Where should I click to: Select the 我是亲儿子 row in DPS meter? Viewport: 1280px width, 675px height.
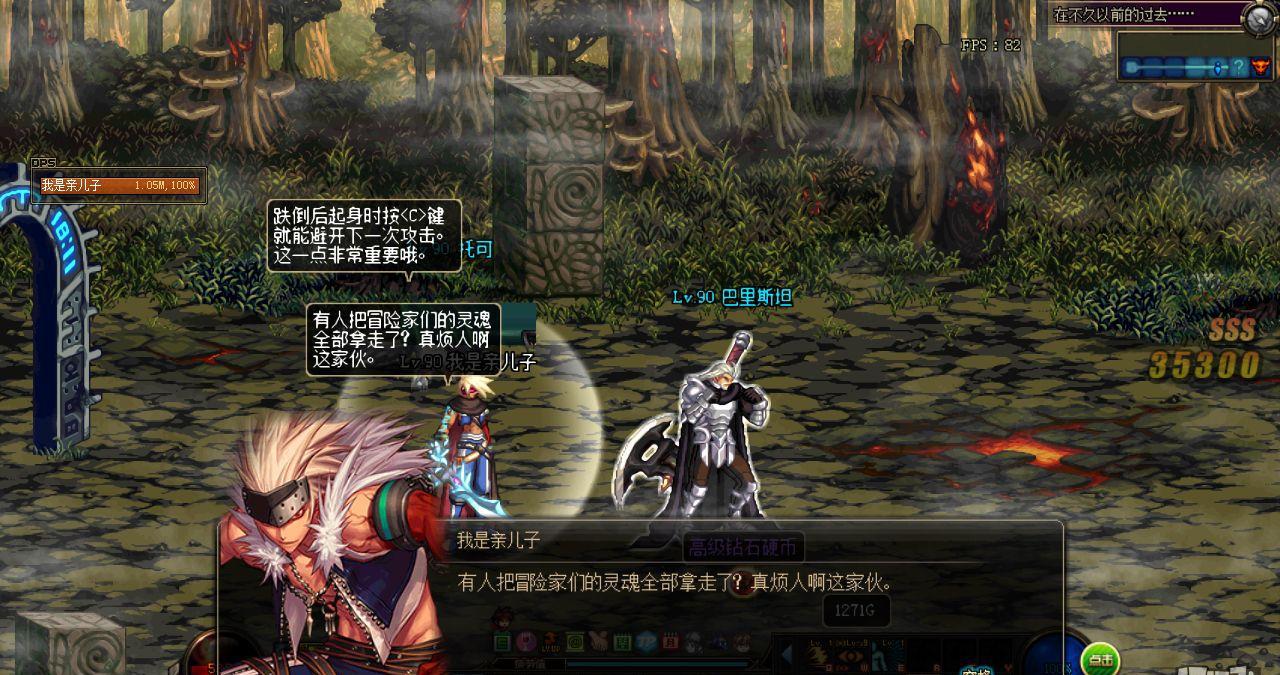coord(119,186)
